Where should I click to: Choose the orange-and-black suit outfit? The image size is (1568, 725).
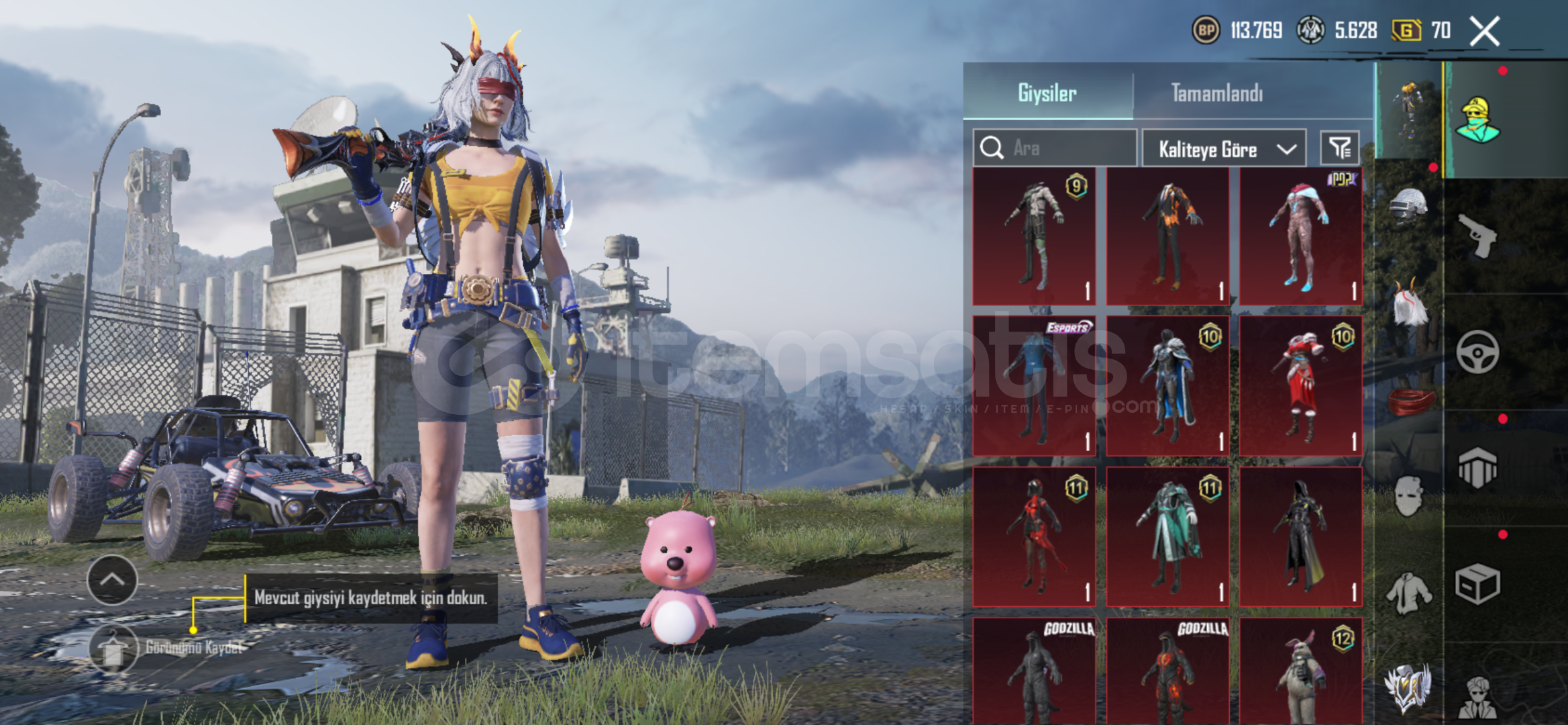[x=1167, y=236]
